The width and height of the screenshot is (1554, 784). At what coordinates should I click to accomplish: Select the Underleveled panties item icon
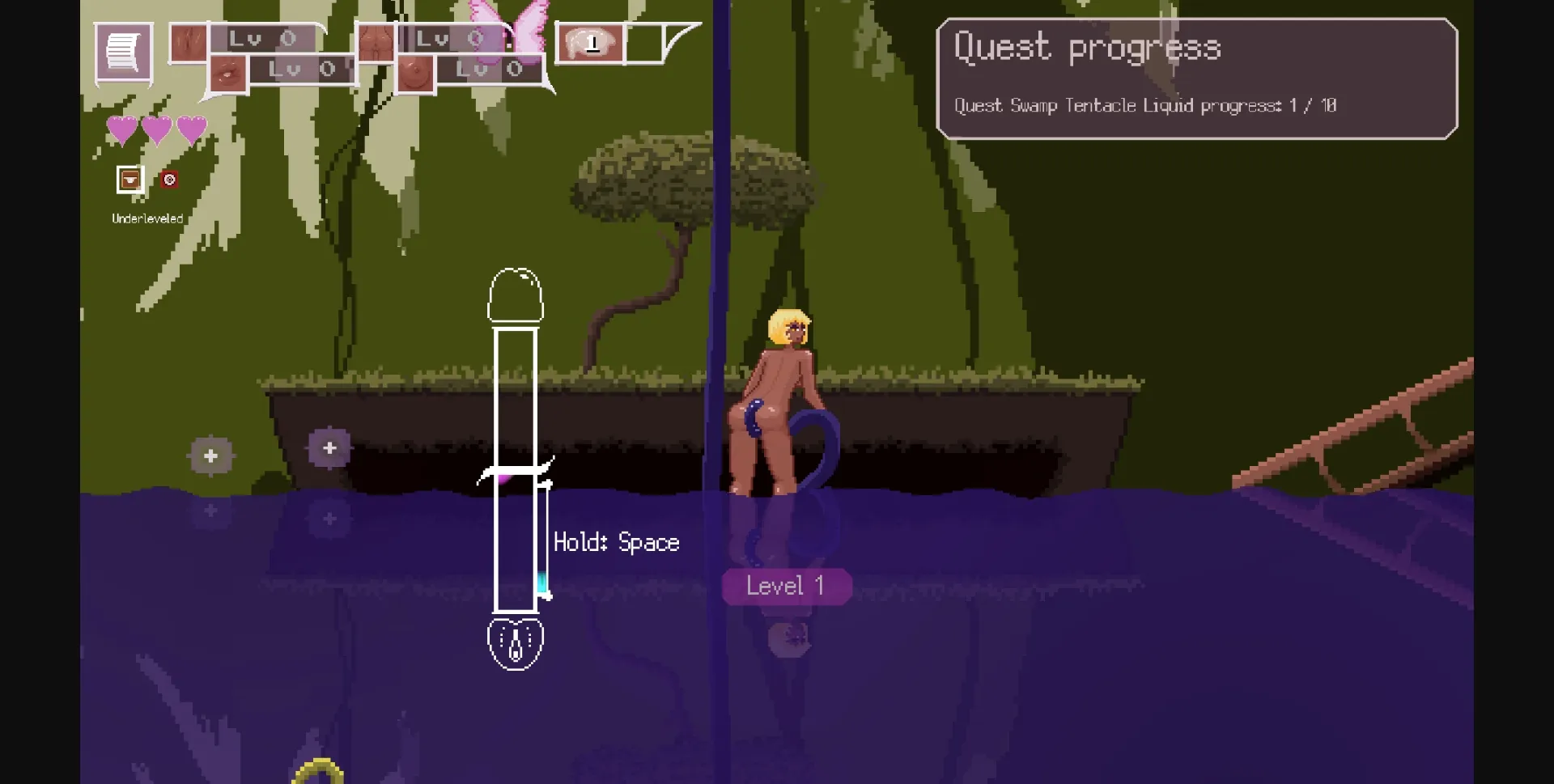click(129, 179)
